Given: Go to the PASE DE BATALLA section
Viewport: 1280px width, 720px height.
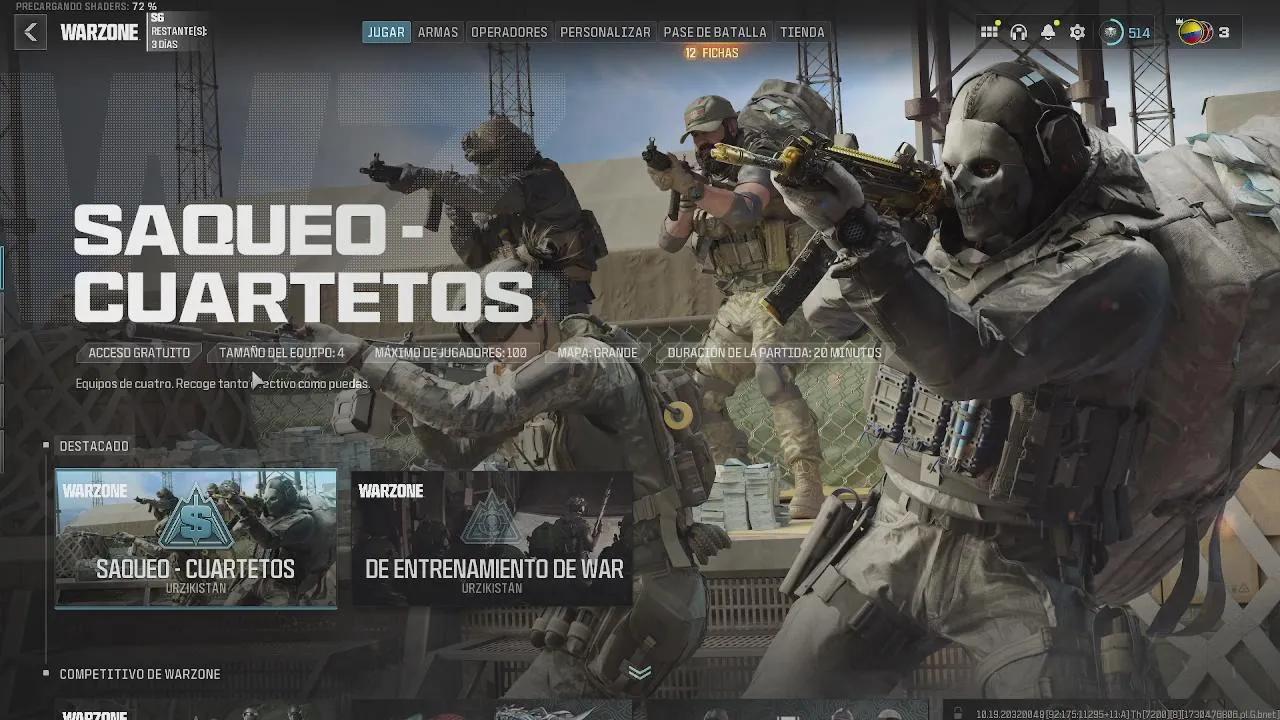Looking at the screenshot, I should click(x=714, y=31).
